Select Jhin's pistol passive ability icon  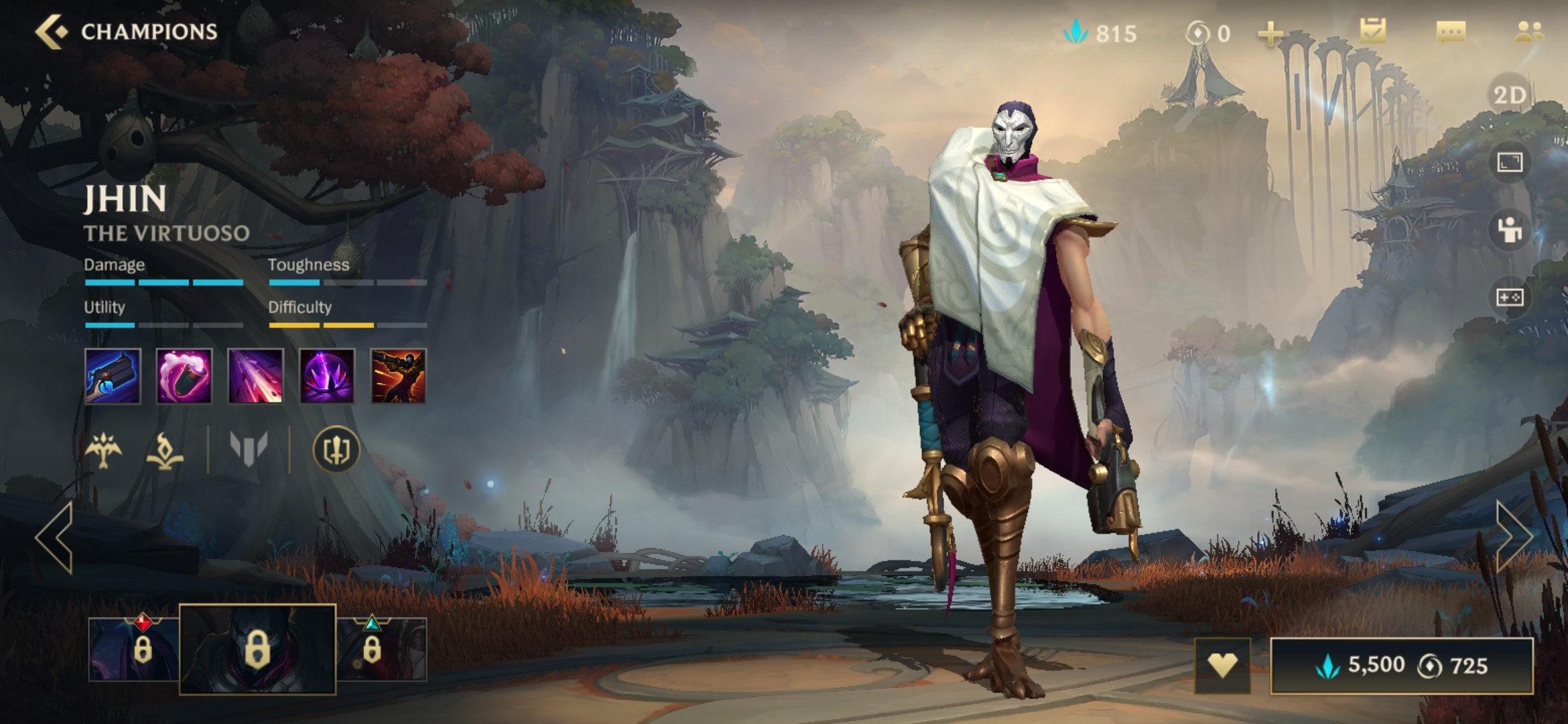click(113, 376)
